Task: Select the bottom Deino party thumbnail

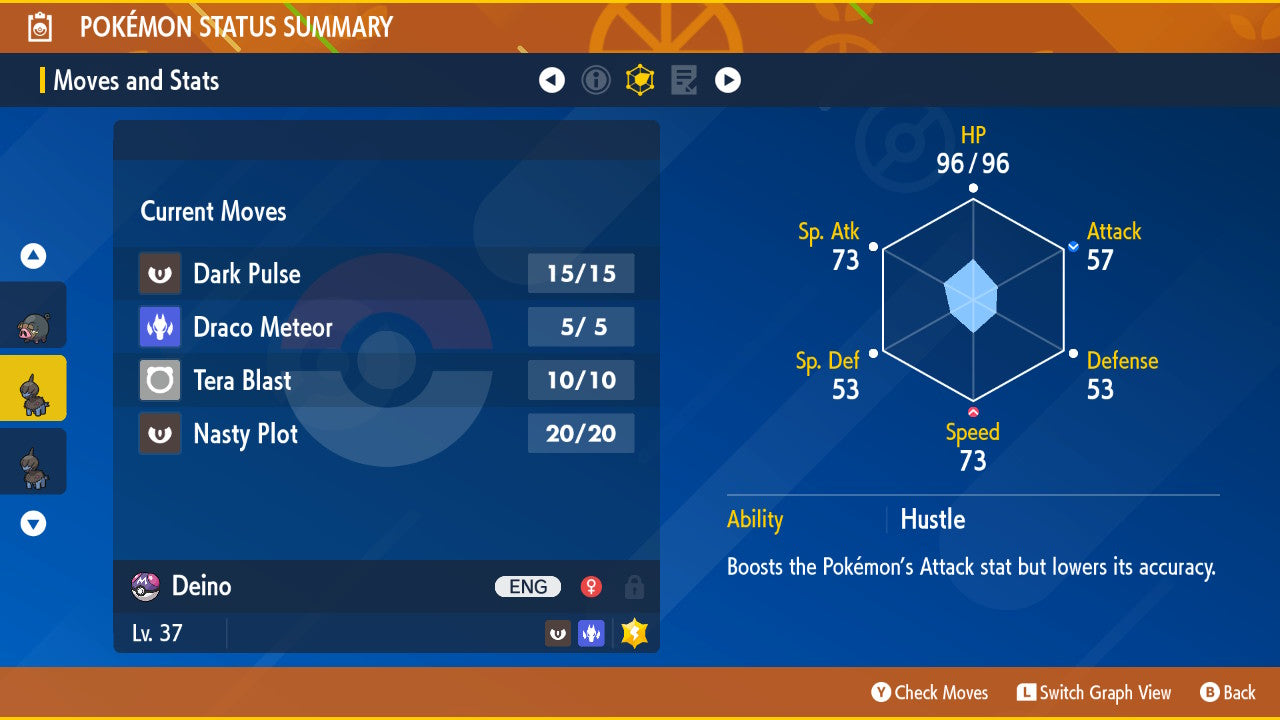Action: (x=34, y=461)
